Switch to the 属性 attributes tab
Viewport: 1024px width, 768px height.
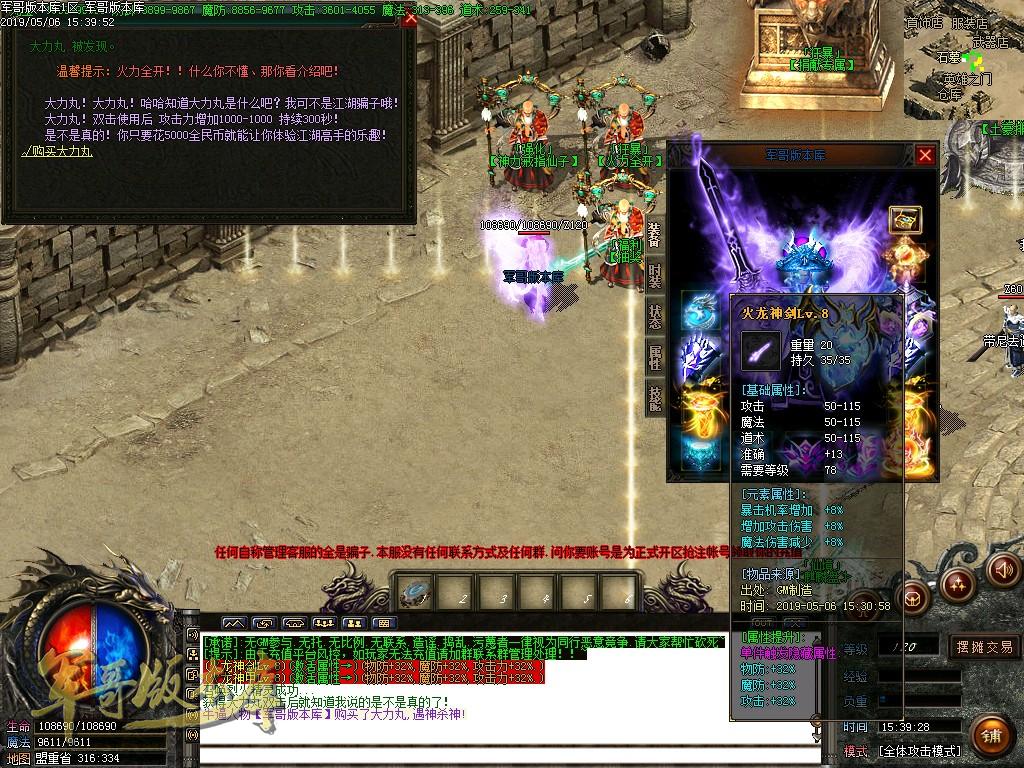(x=654, y=356)
